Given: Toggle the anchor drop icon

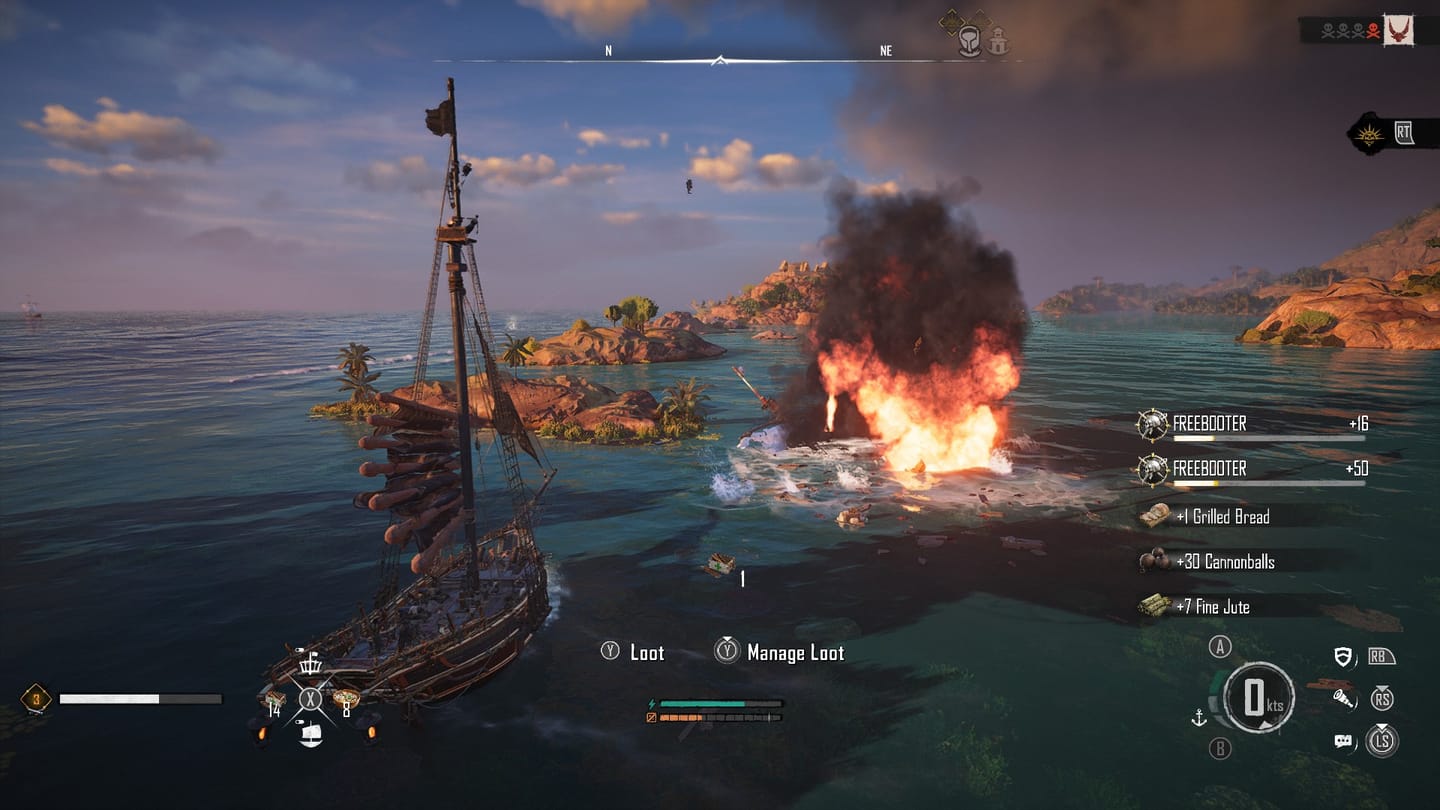Looking at the screenshot, I should [1199, 718].
